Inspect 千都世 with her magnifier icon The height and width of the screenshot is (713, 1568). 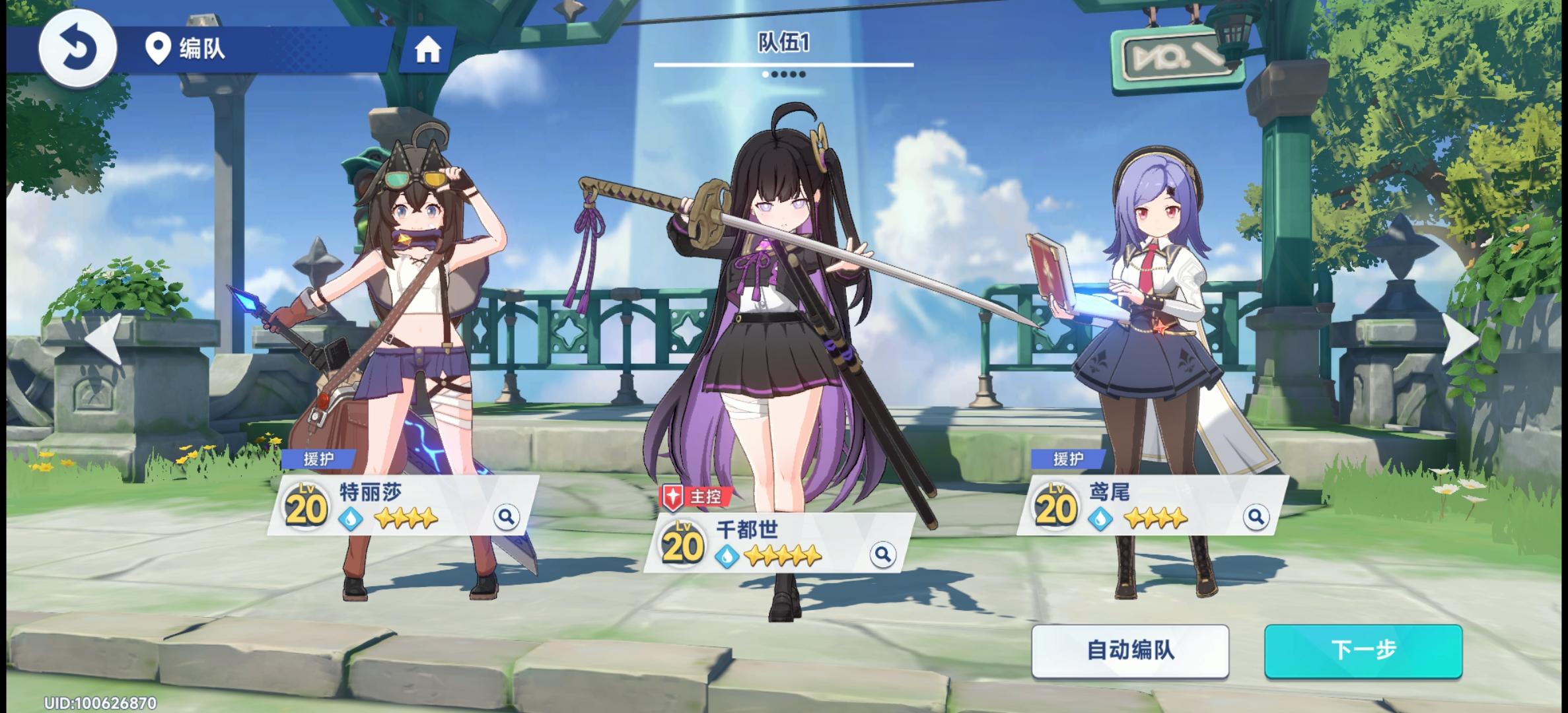click(x=882, y=555)
